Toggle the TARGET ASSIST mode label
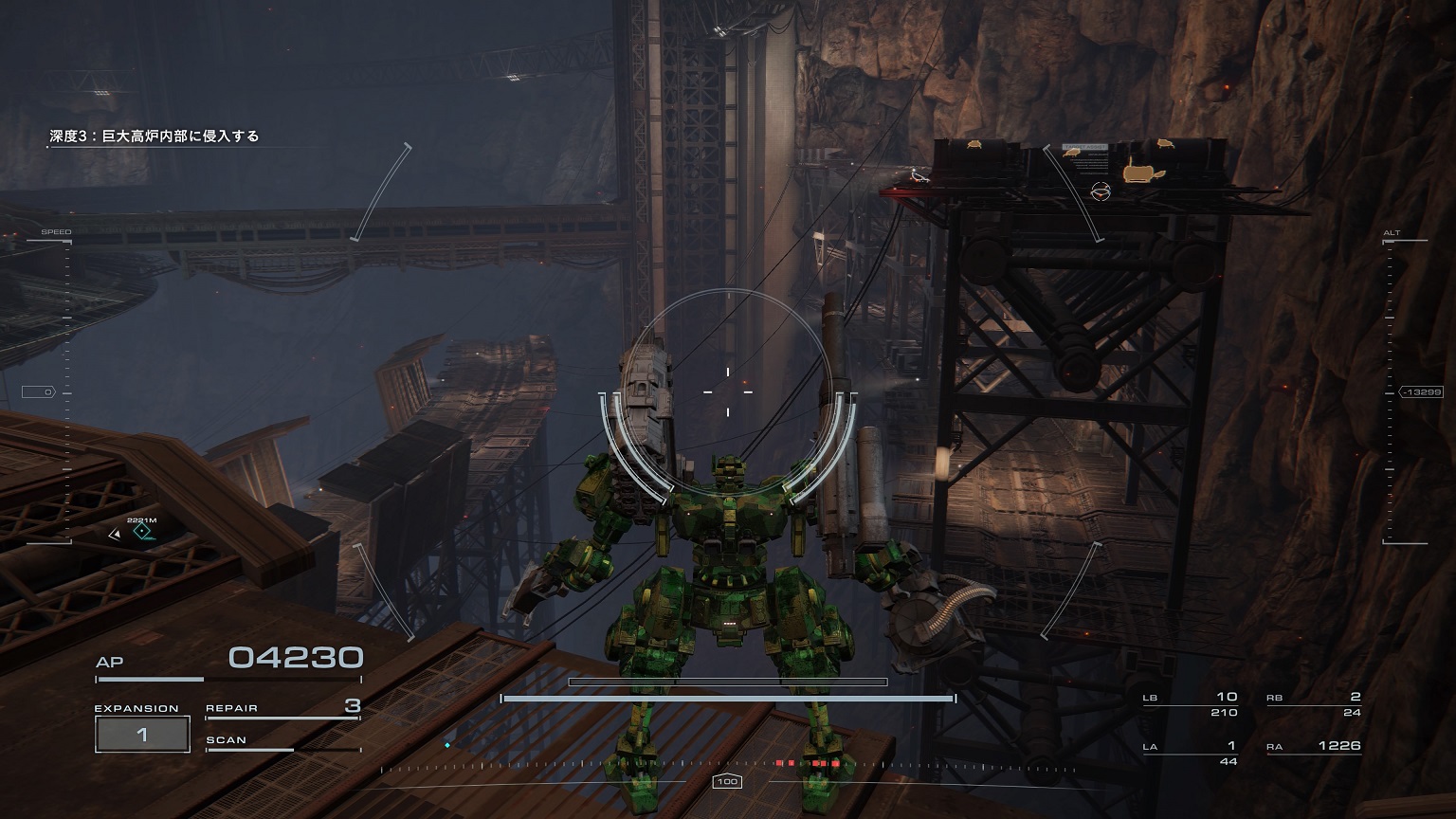The height and width of the screenshot is (819, 1456). (1086, 147)
